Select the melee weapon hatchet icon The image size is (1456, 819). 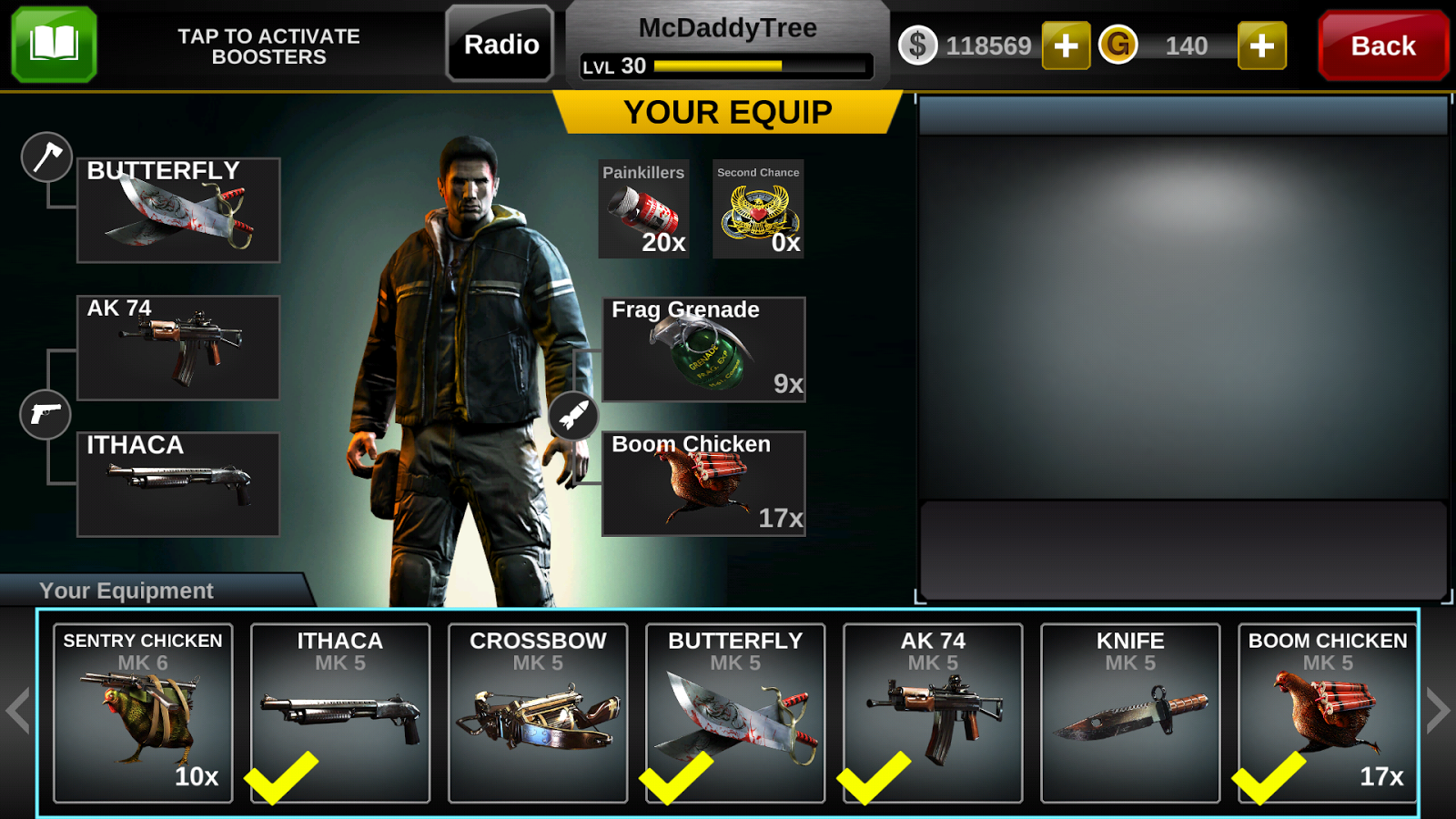tap(45, 157)
